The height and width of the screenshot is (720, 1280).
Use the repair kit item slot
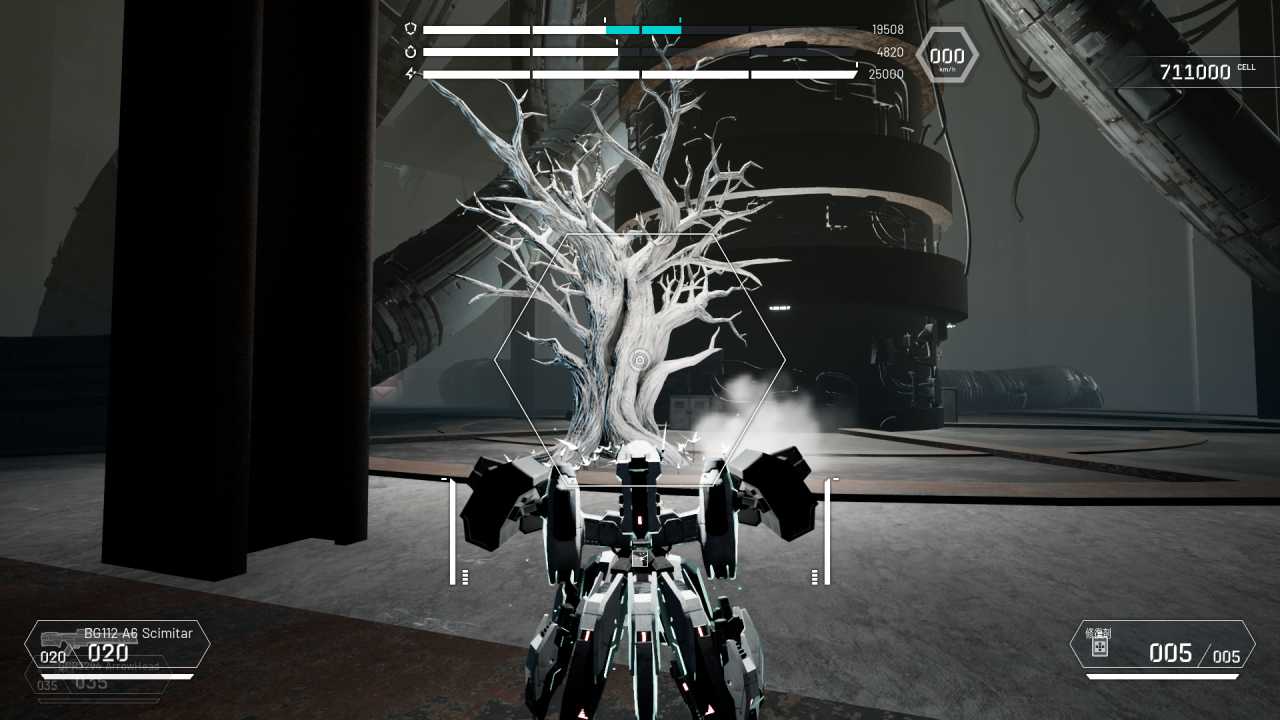[x=1161, y=646]
